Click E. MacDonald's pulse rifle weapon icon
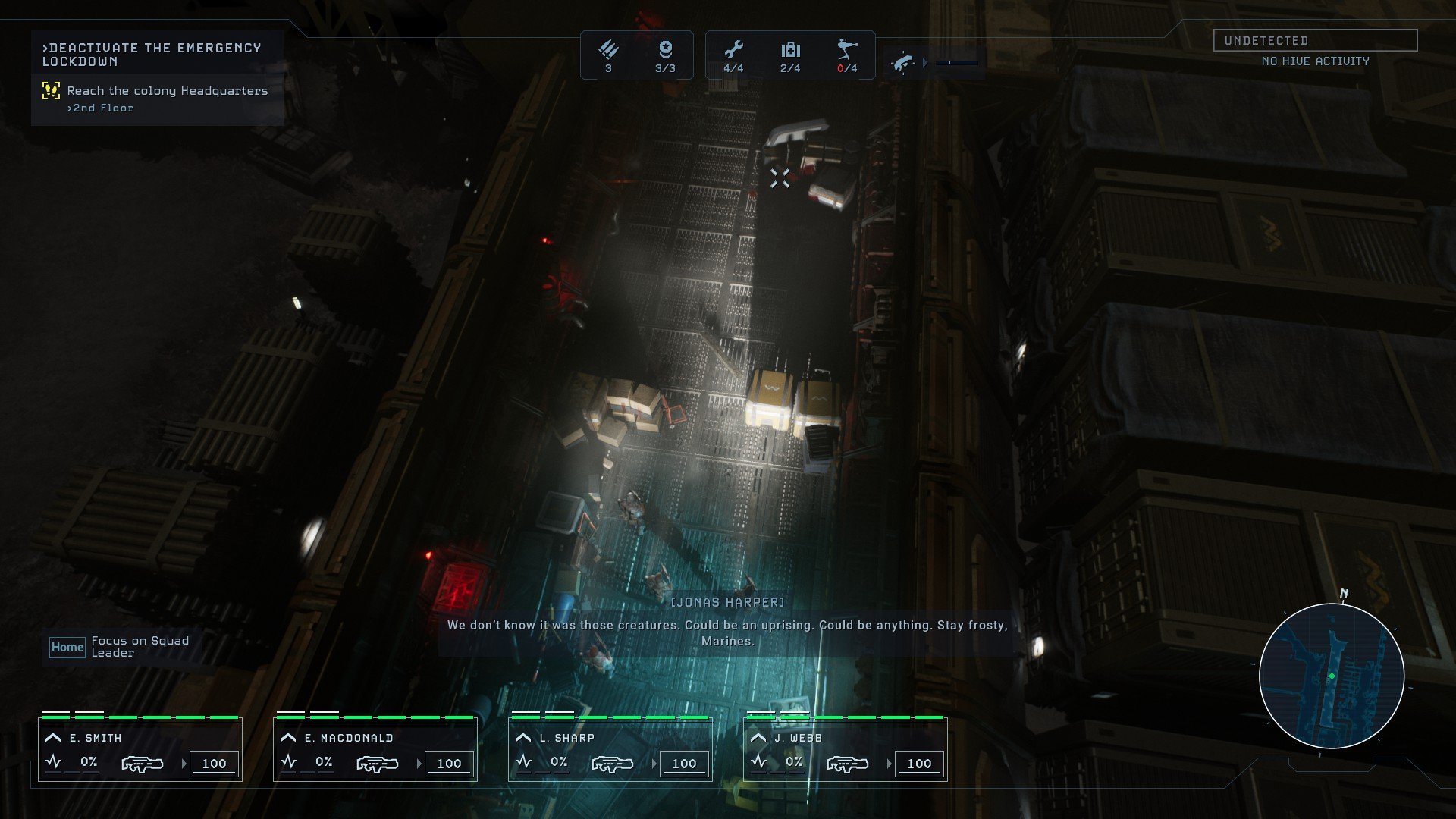The image size is (1456, 819). (377, 764)
